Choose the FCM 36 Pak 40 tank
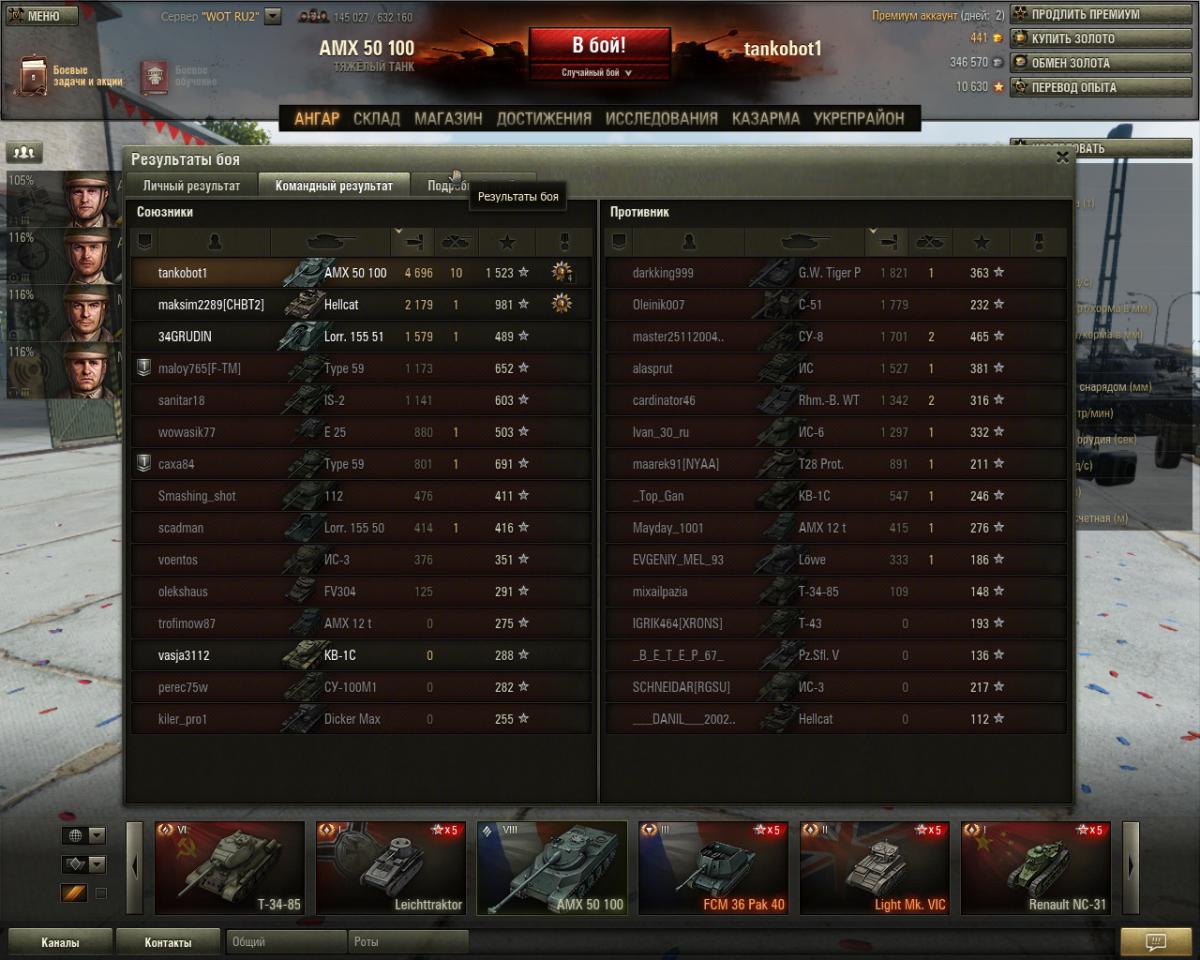Screen dimensions: 1200x960 [713, 867]
